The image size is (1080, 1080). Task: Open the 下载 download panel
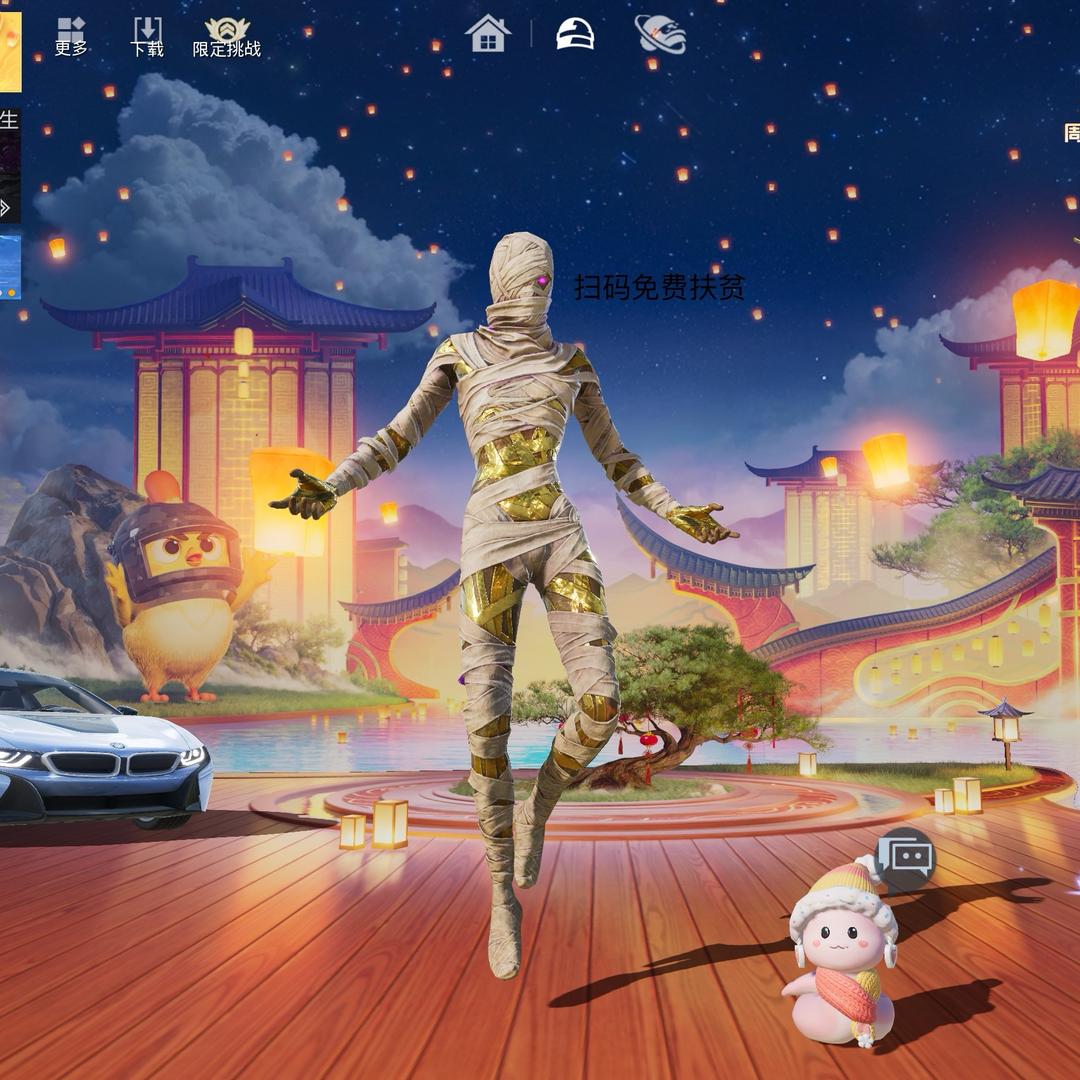[x=147, y=37]
